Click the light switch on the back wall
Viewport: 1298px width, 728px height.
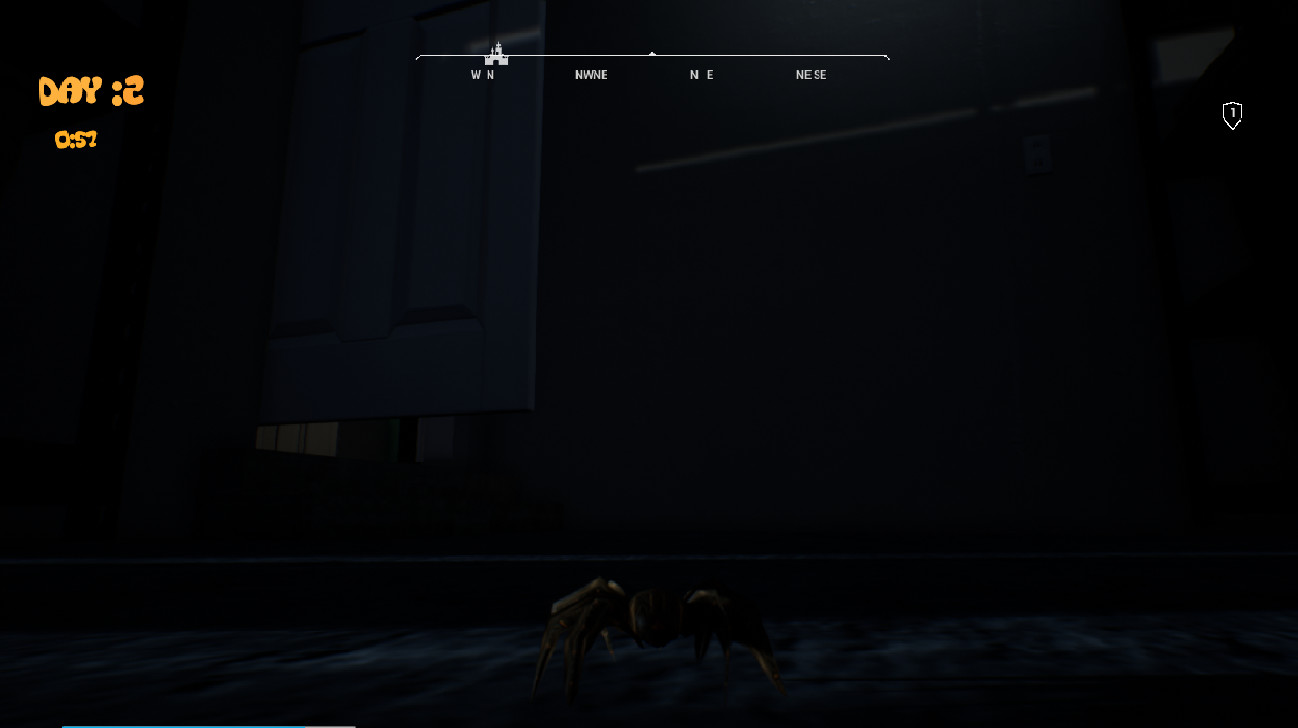click(1037, 150)
